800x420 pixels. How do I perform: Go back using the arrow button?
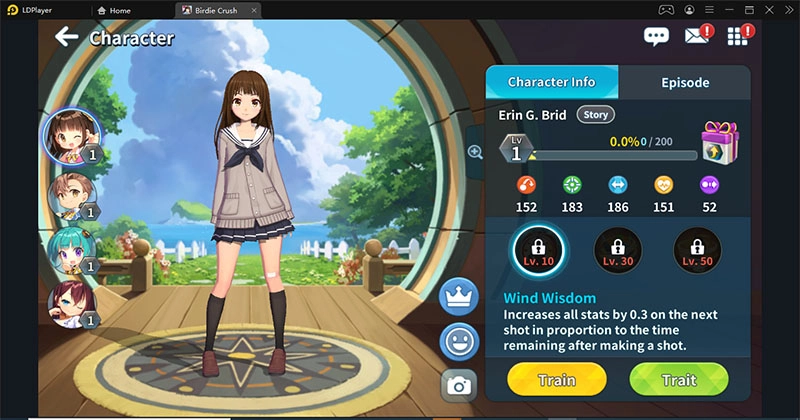[x=67, y=38]
